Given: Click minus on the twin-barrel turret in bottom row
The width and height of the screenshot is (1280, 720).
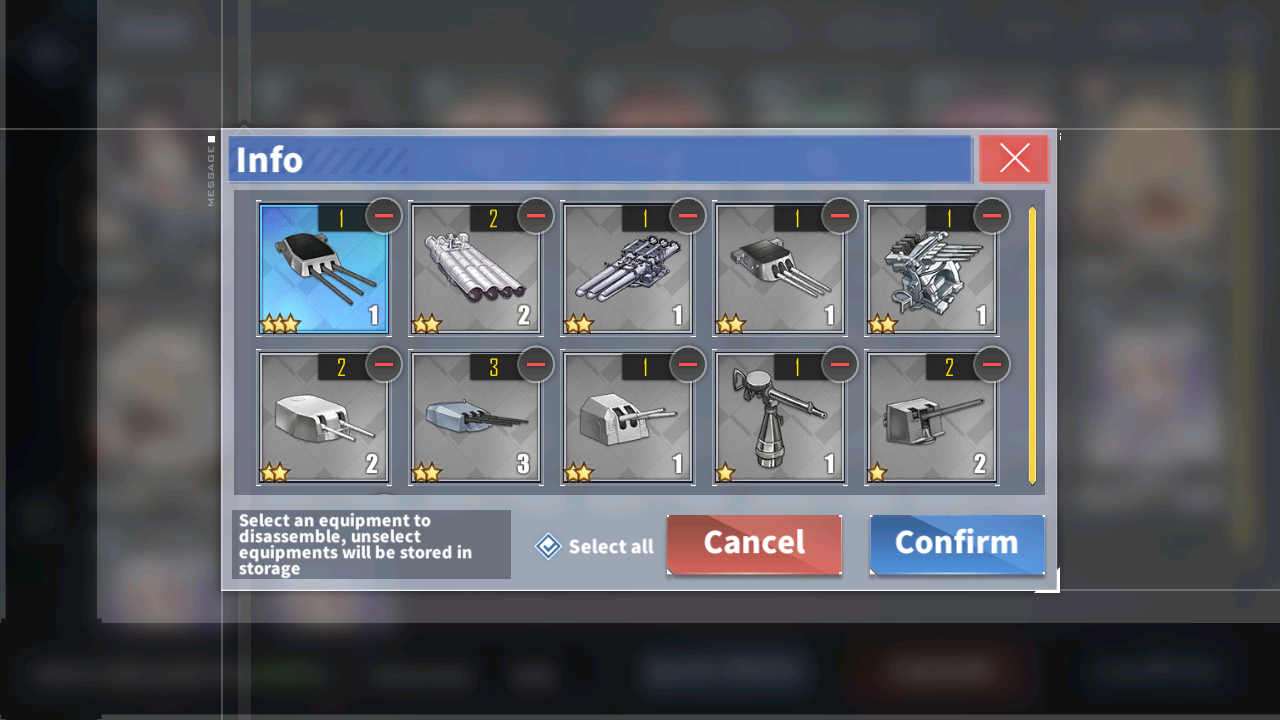Looking at the screenshot, I should coord(383,365).
